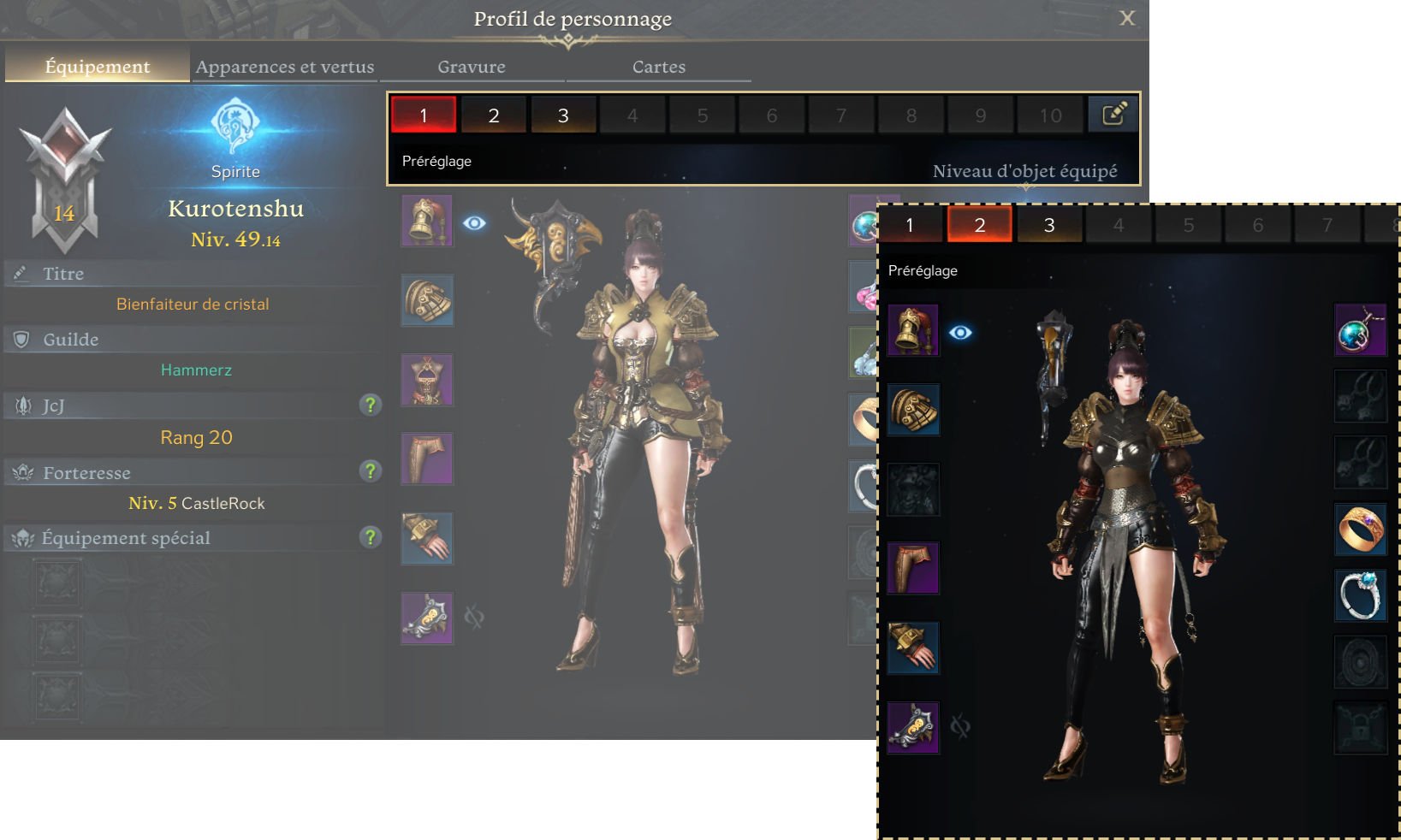Image resolution: width=1401 pixels, height=840 pixels.
Task: Close the Profil de personnage window
Action: [x=1127, y=18]
